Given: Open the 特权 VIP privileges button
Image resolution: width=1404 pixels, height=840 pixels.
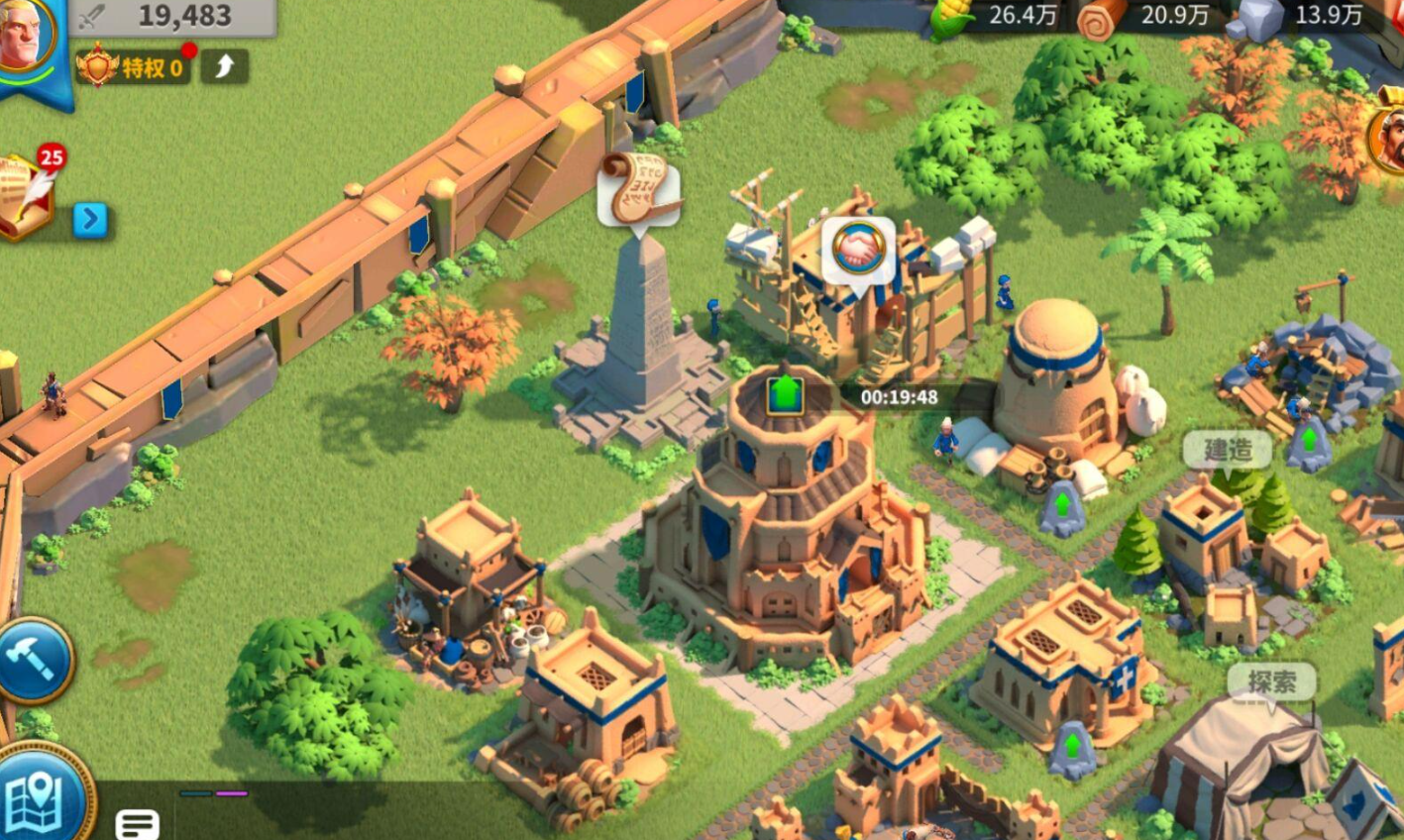Looking at the screenshot, I should tap(134, 67).
